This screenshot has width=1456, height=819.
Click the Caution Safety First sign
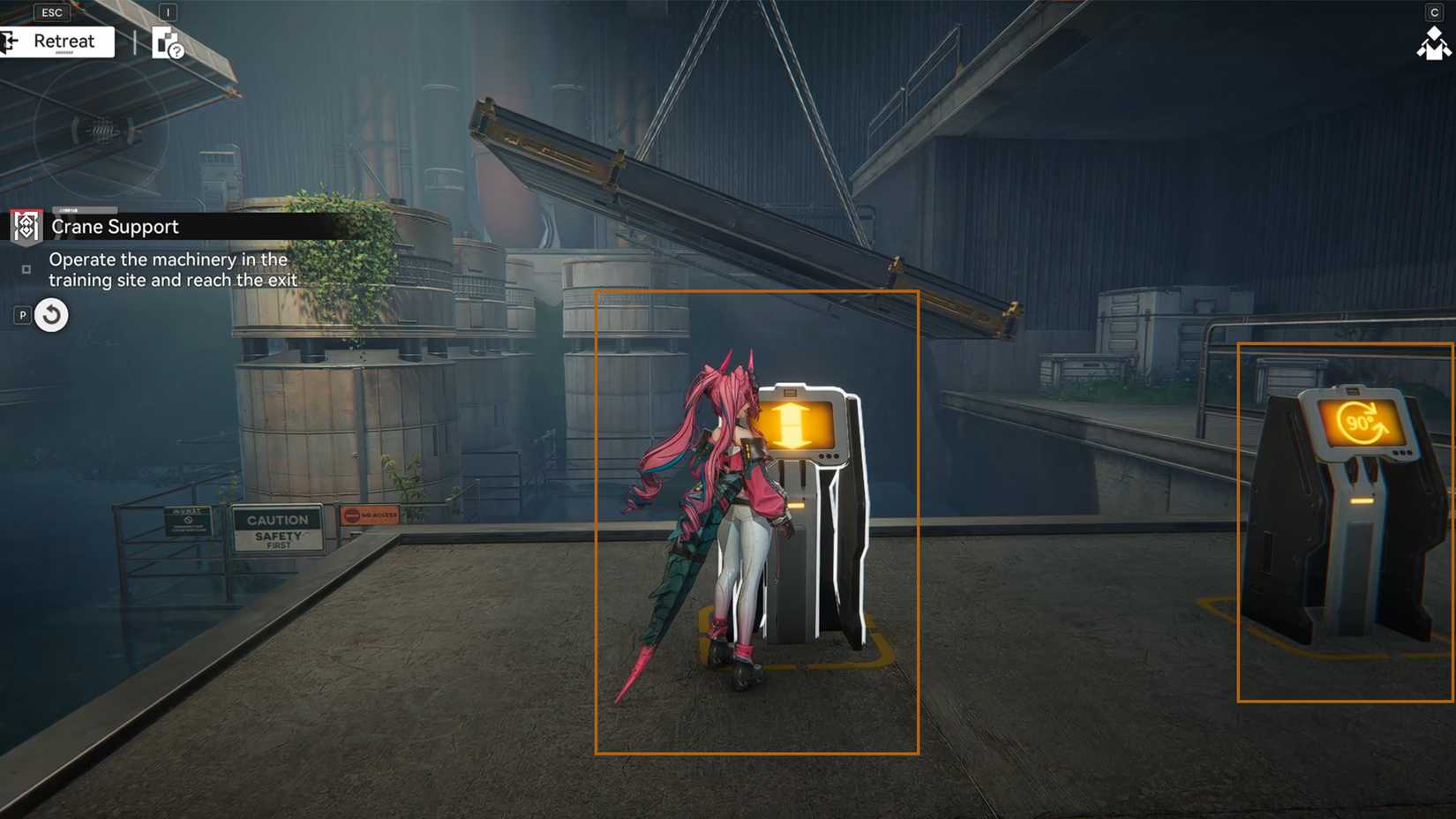pos(279,528)
